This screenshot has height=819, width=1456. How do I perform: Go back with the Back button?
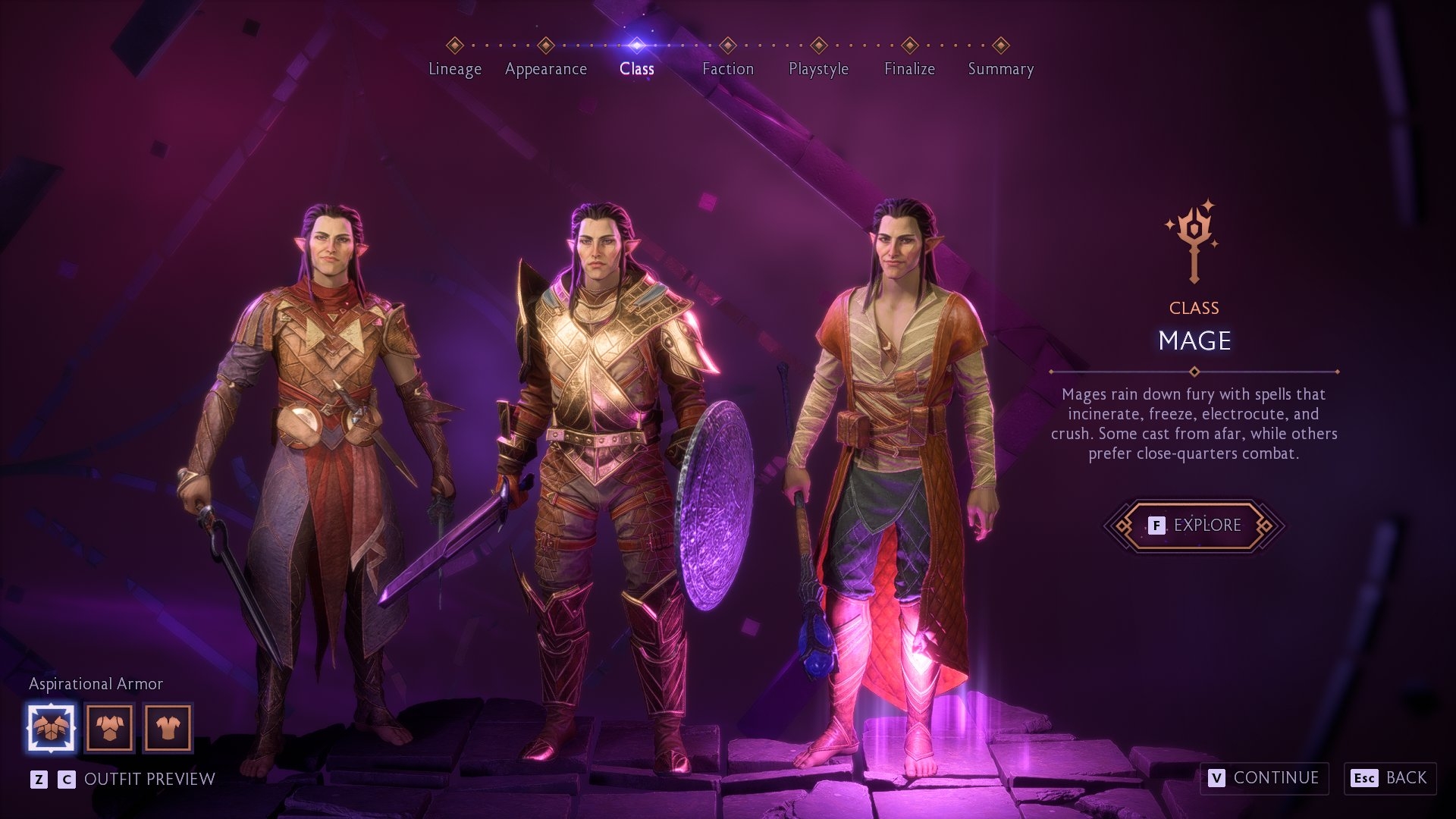(1390, 778)
